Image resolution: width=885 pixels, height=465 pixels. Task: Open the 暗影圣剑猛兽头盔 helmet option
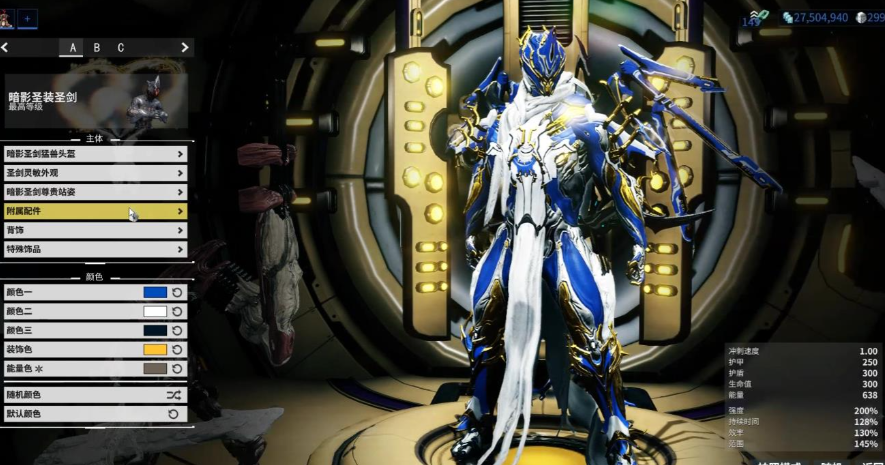pyautogui.click(x=95, y=154)
